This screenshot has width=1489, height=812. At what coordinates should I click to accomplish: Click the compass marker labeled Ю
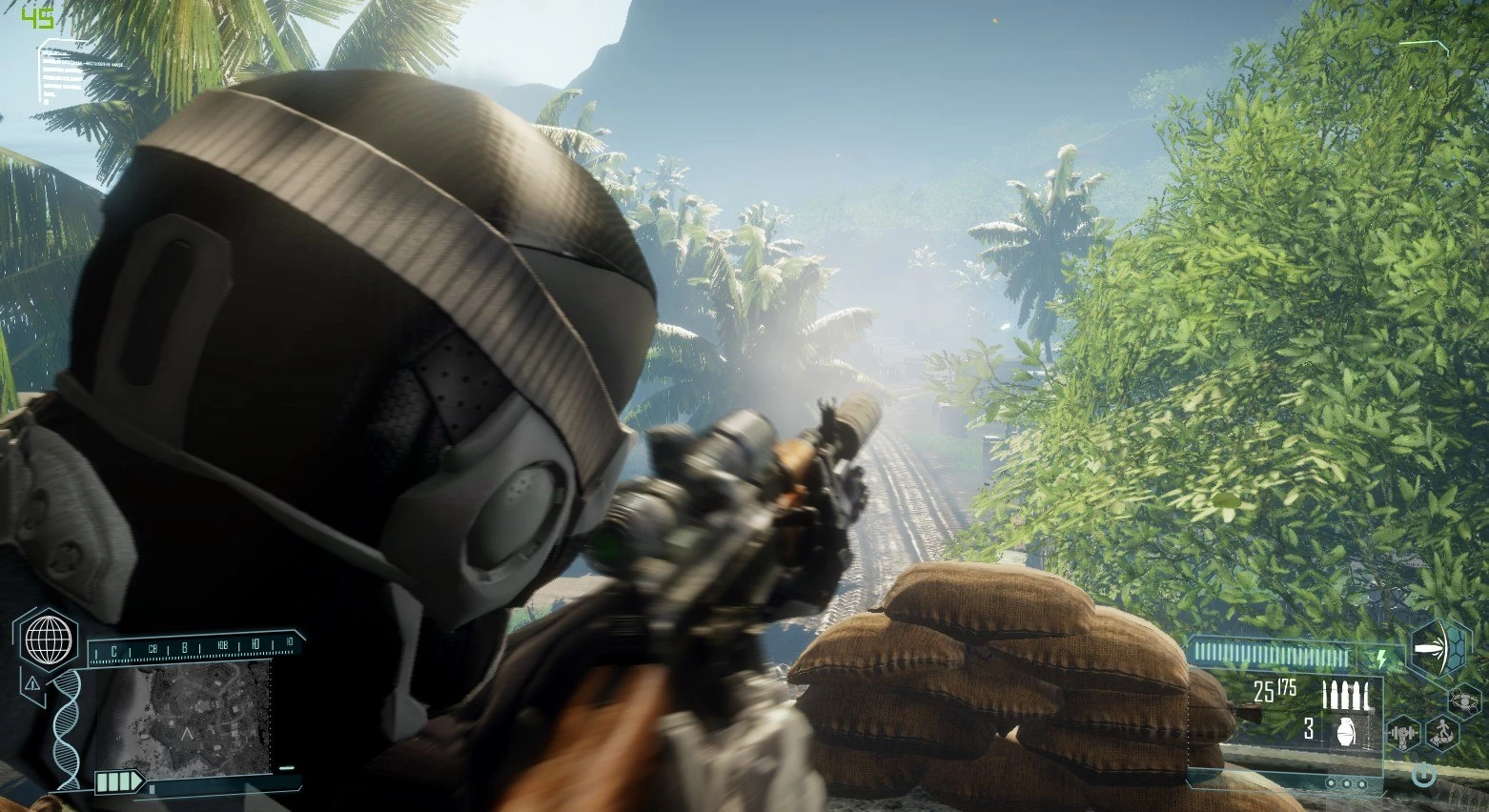(255, 642)
